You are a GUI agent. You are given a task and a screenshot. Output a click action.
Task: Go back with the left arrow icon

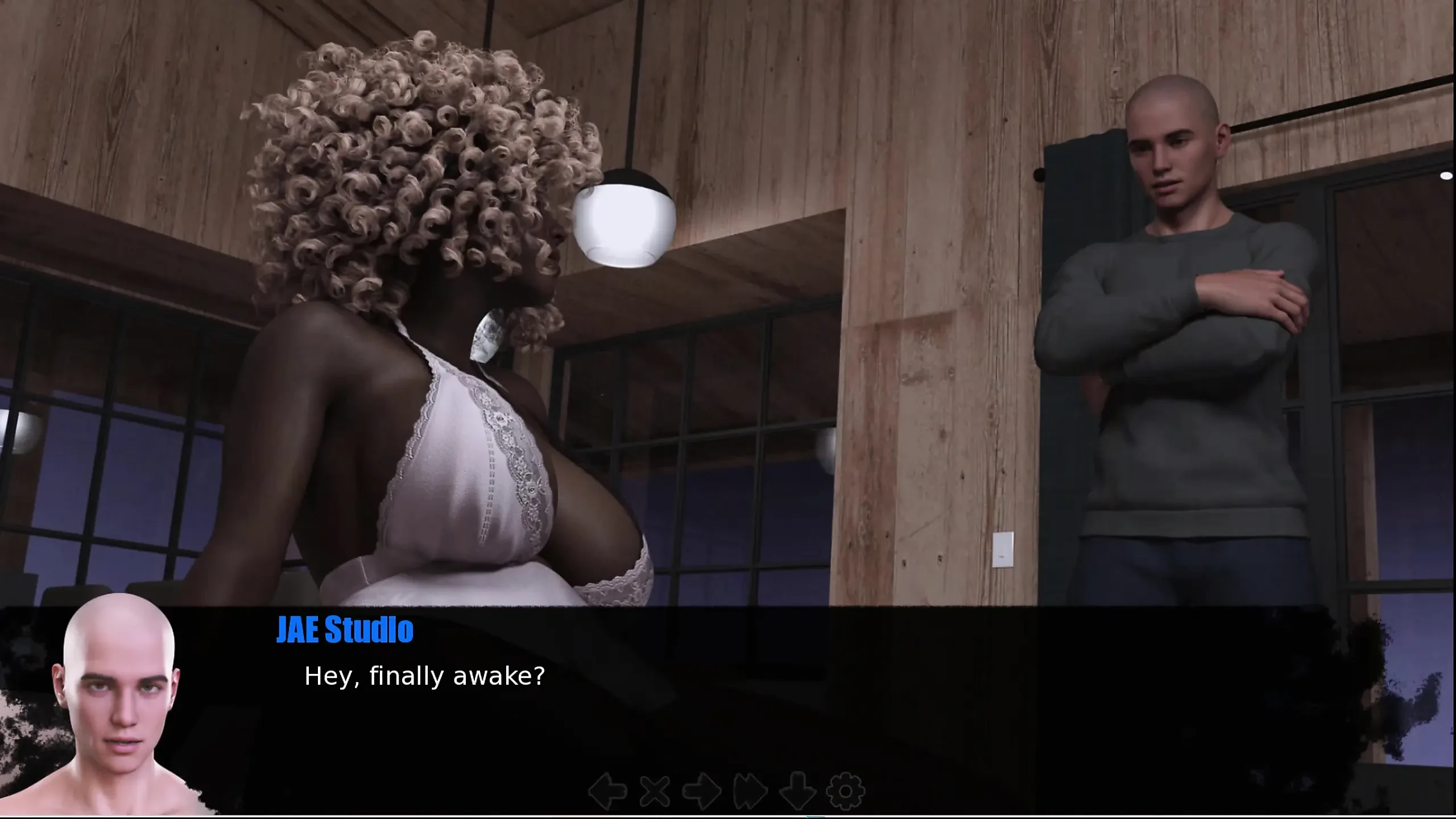point(607,791)
